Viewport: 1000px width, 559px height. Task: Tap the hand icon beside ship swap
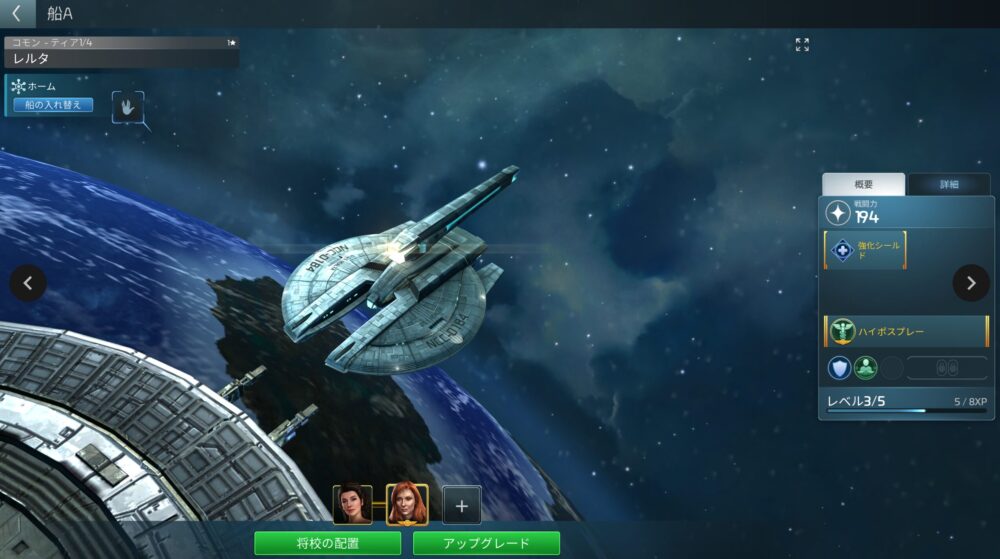[x=128, y=106]
